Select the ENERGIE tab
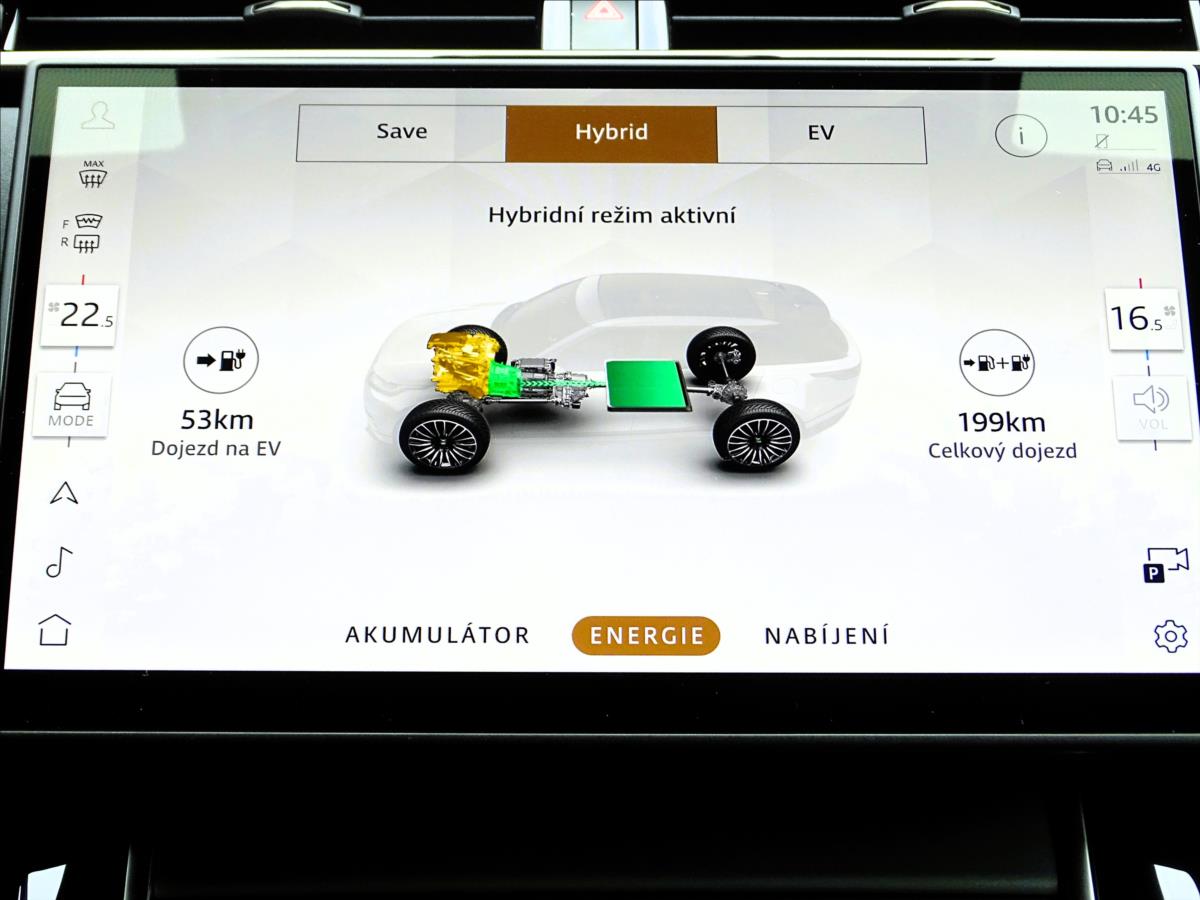This screenshot has width=1200, height=900. 646,636
